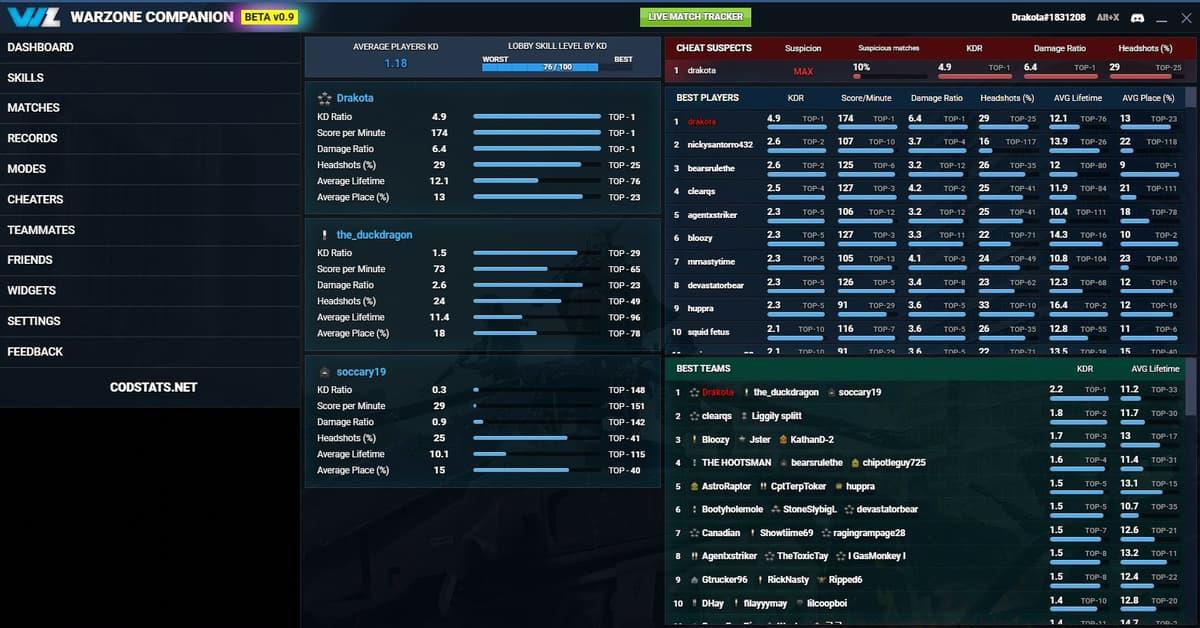Image resolution: width=1200 pixels, height=628 pixels.
Task: Go to Widgets in sidebar
Action: (x=32, y=291)
